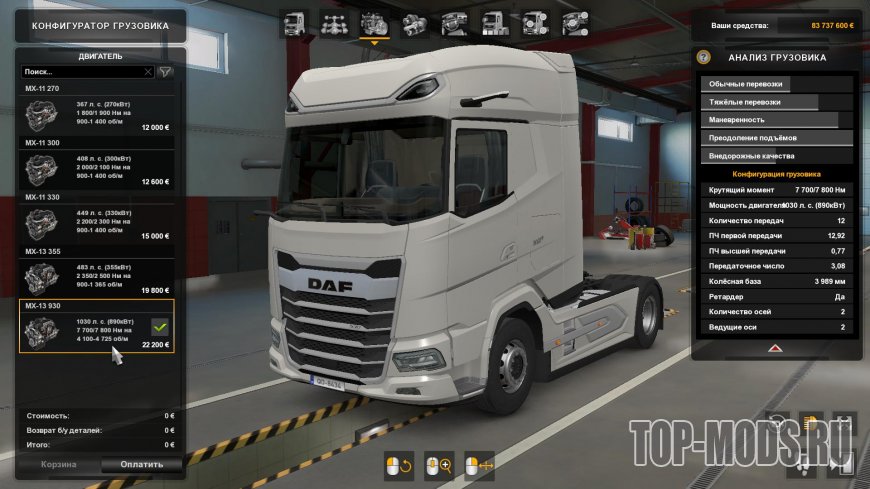Choose the MX-11 300 engine
The height and width of the screenshot is (489, 870).
coord(97,168)
